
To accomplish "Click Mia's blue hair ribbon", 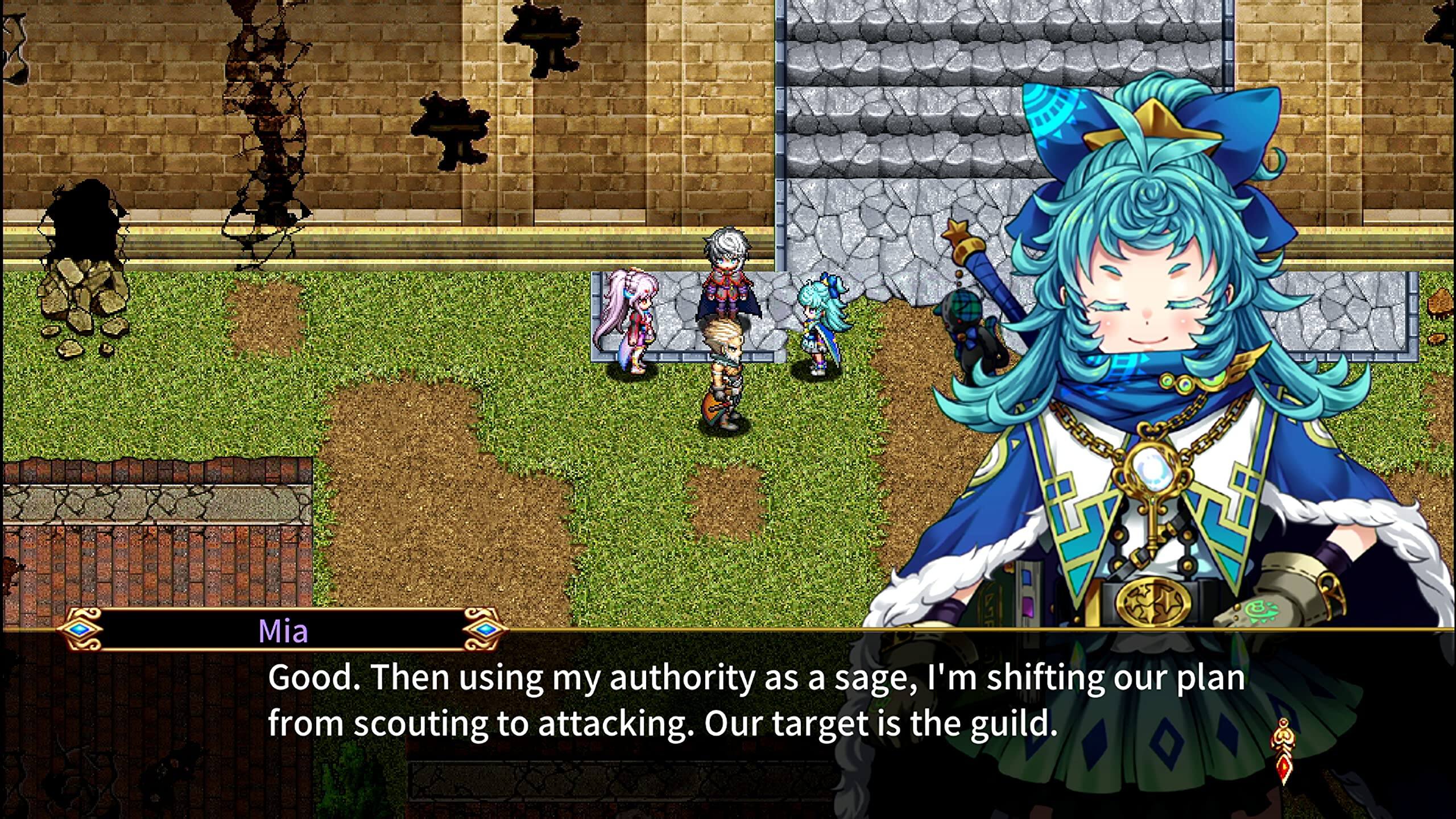I will [1240, 131].
